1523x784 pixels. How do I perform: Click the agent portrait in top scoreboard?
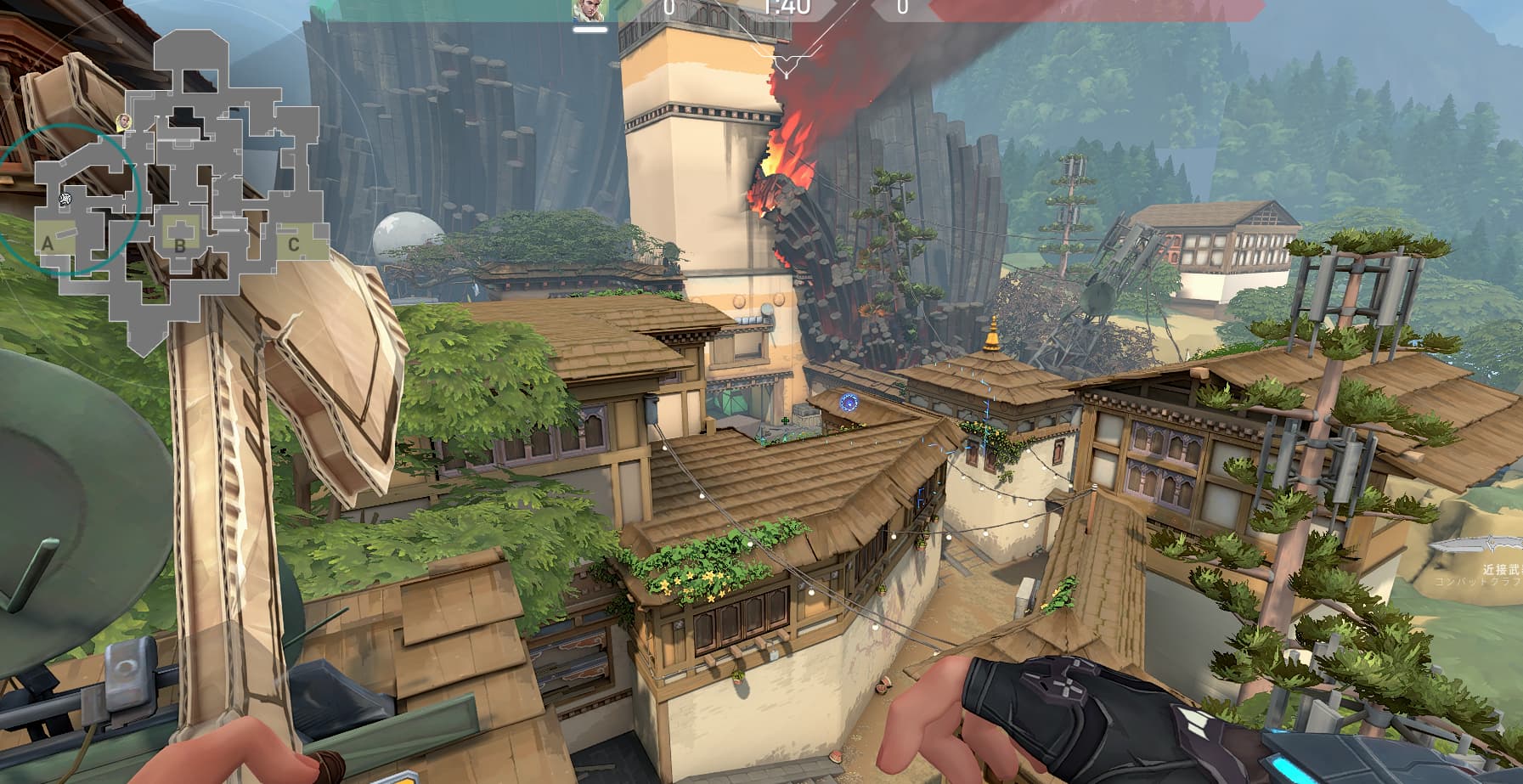pyautogui.click(x=589, y=10)
